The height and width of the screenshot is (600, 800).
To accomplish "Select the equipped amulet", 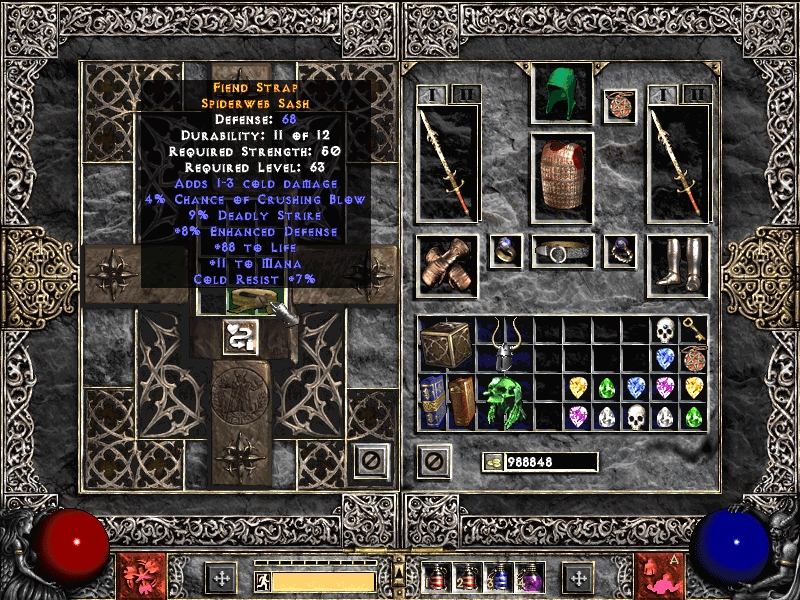I will click(619, 106).
